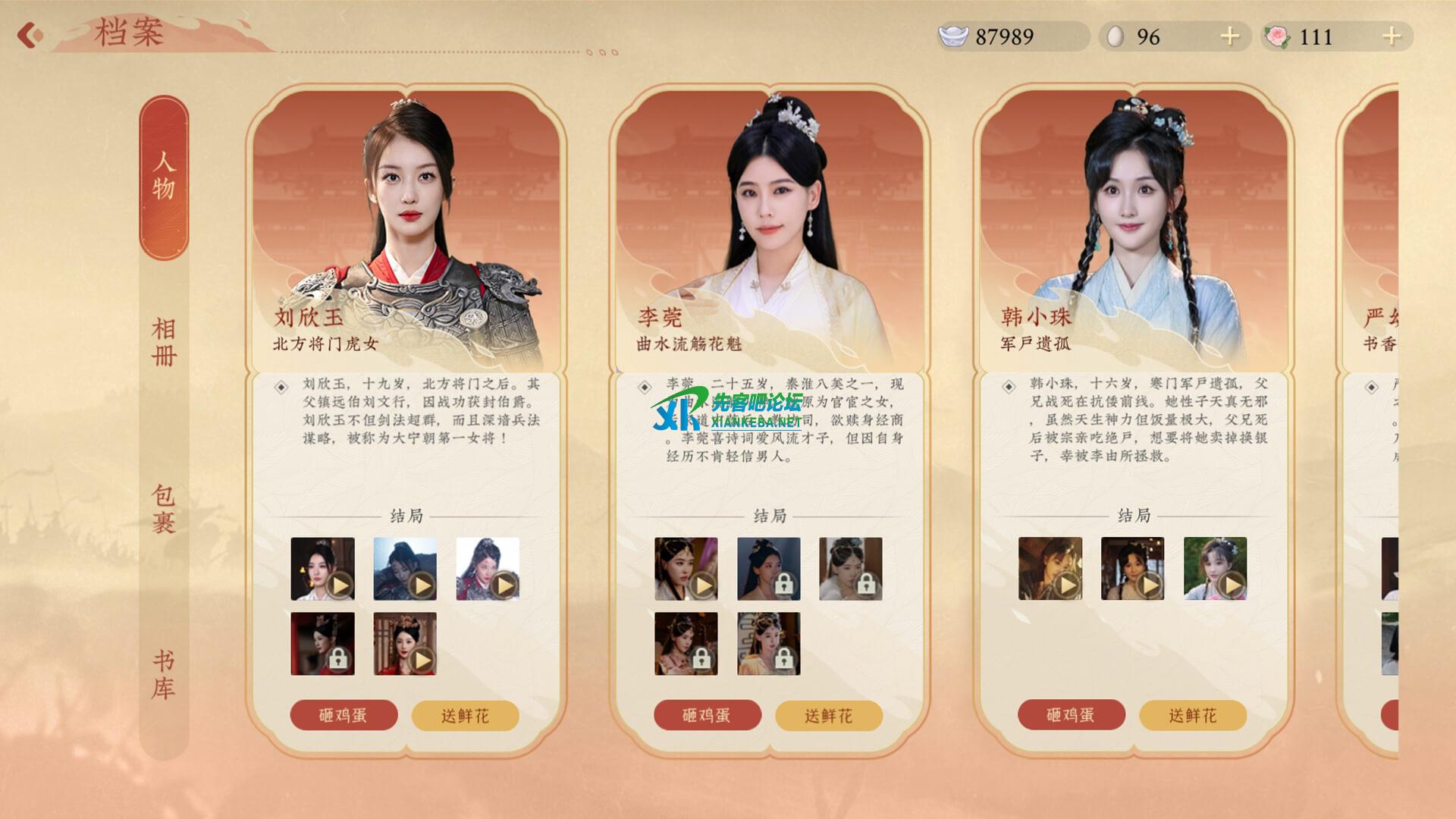The height and width of the screenshot is (819, 1456).
Task: Throw an egg at 韩小珠
Action: click(1070, 715)
